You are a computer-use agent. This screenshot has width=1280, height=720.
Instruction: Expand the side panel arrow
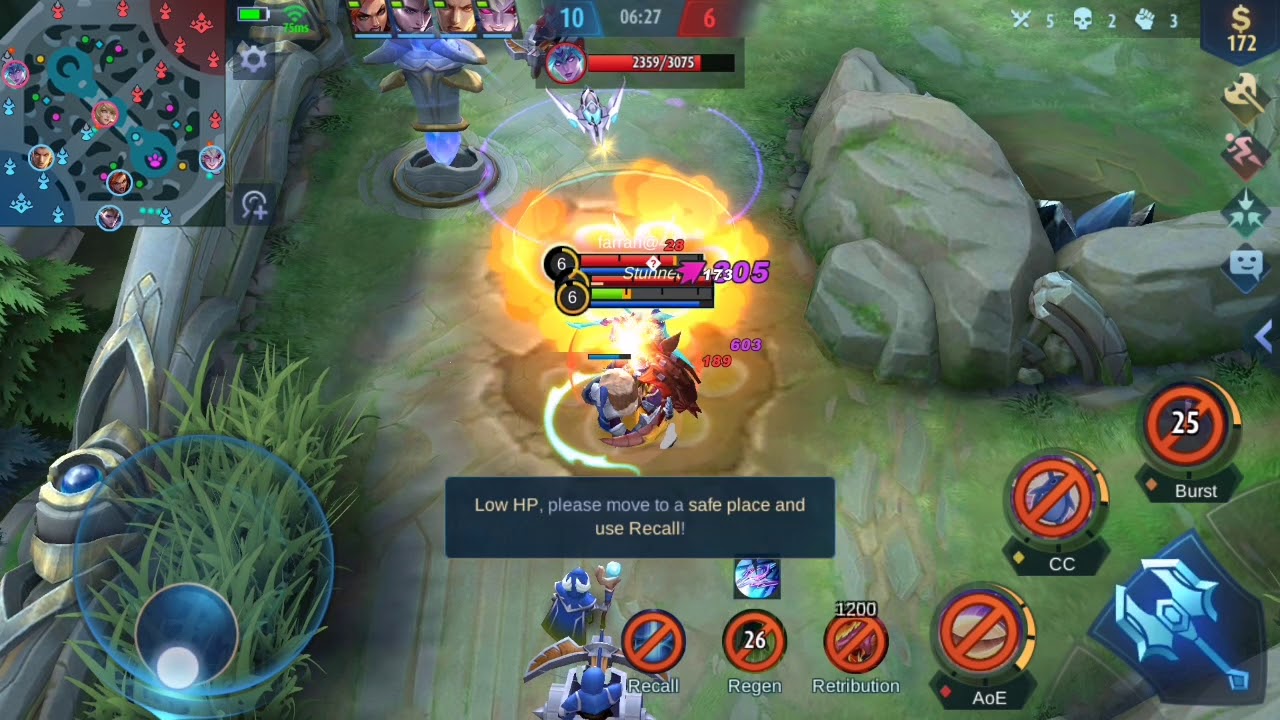[1264, 338]
